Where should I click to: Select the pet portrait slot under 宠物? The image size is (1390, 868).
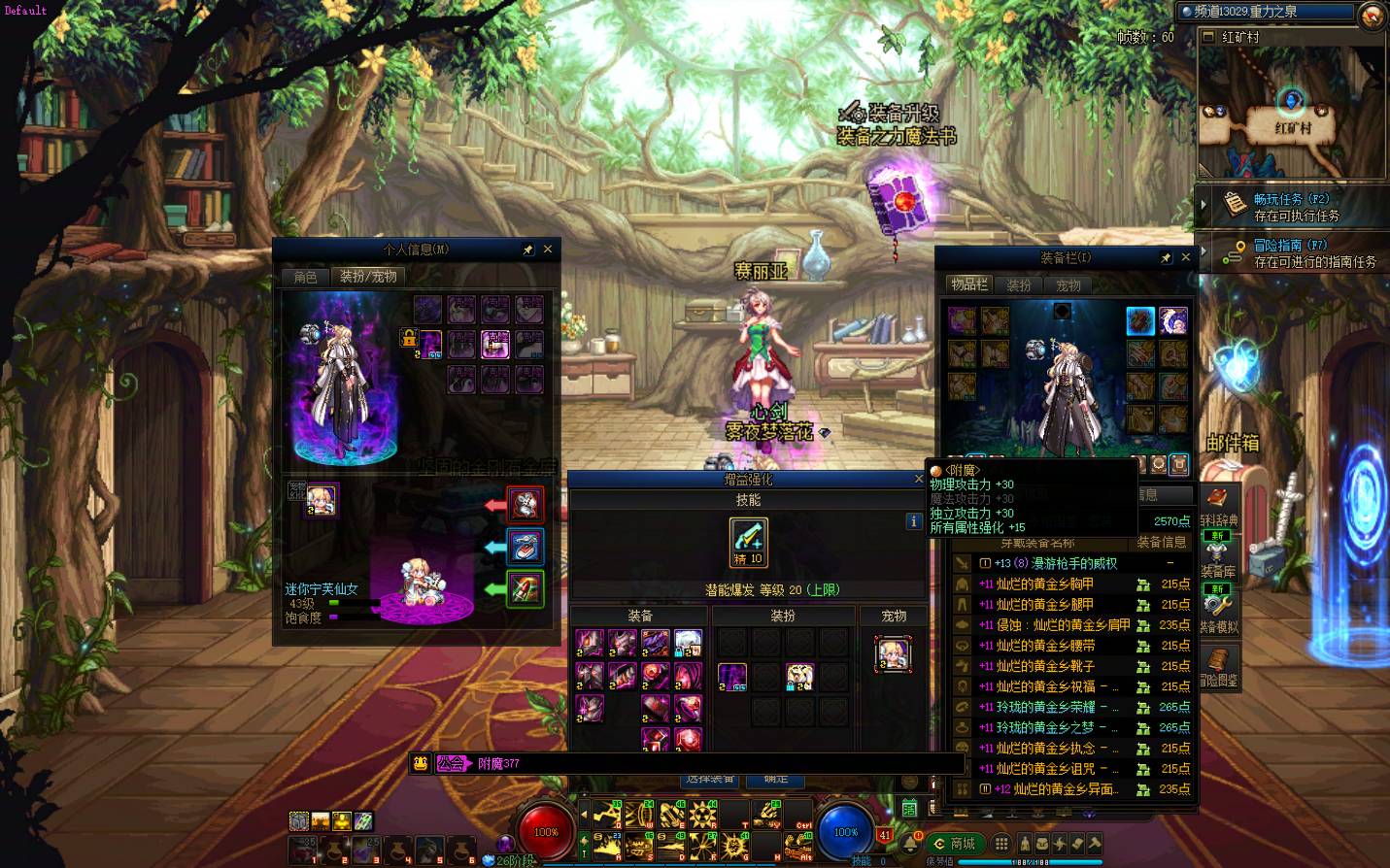(893, 654)
